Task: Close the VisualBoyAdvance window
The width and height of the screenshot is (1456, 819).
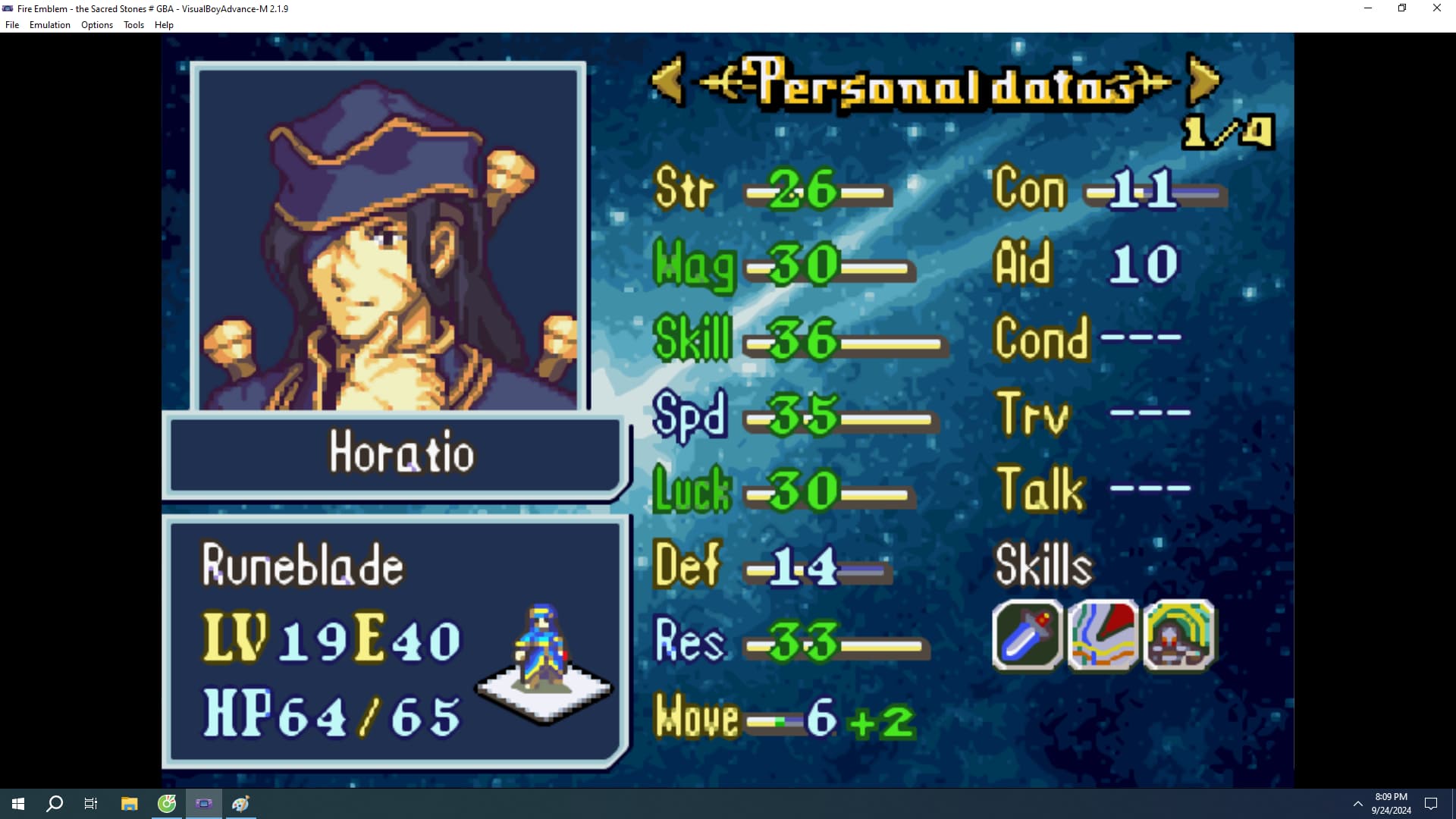Action: [x=1436, y=8]
